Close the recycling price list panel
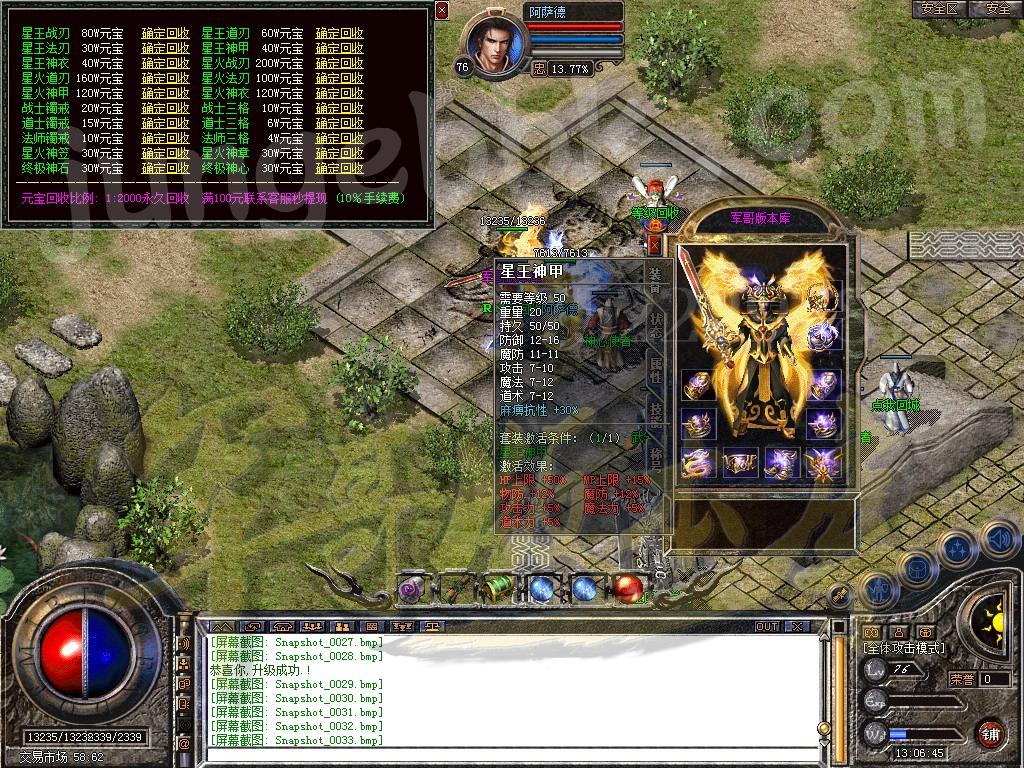1024x768 pixels. (442, 10)
